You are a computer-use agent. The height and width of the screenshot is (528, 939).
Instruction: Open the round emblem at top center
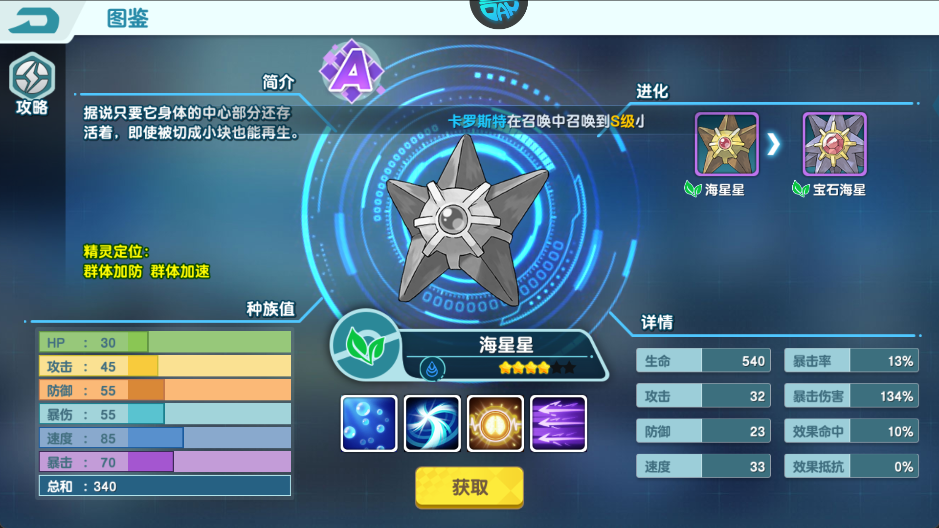pyautogui.click(x=498, y=13)
